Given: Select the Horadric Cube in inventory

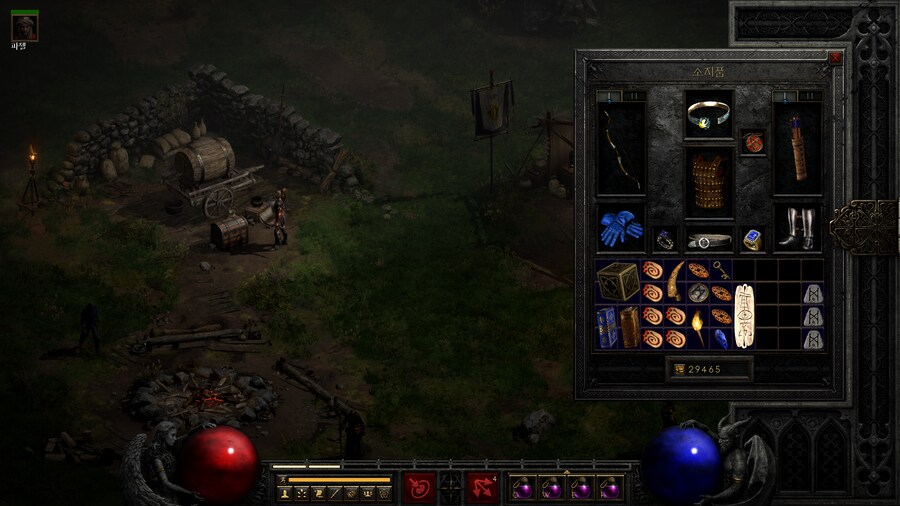Looking at the screenshot, I should click(x=617, y=281).
